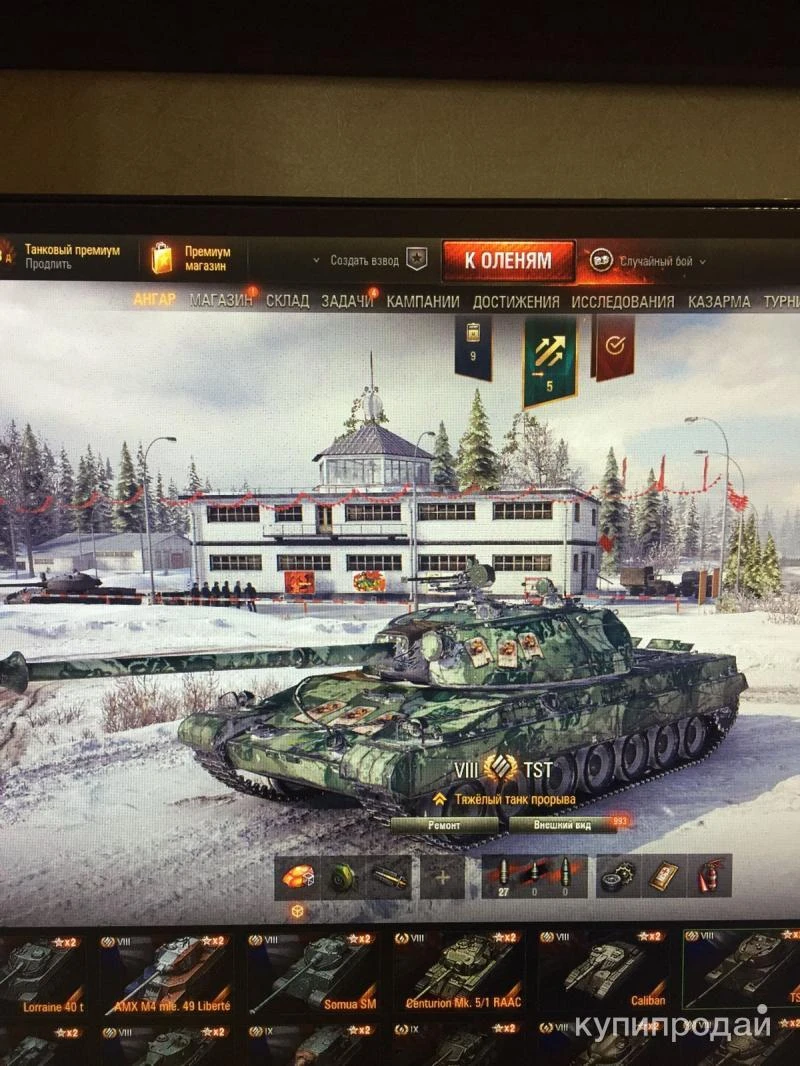Open the green banner with arrows icon

(550, 358)
